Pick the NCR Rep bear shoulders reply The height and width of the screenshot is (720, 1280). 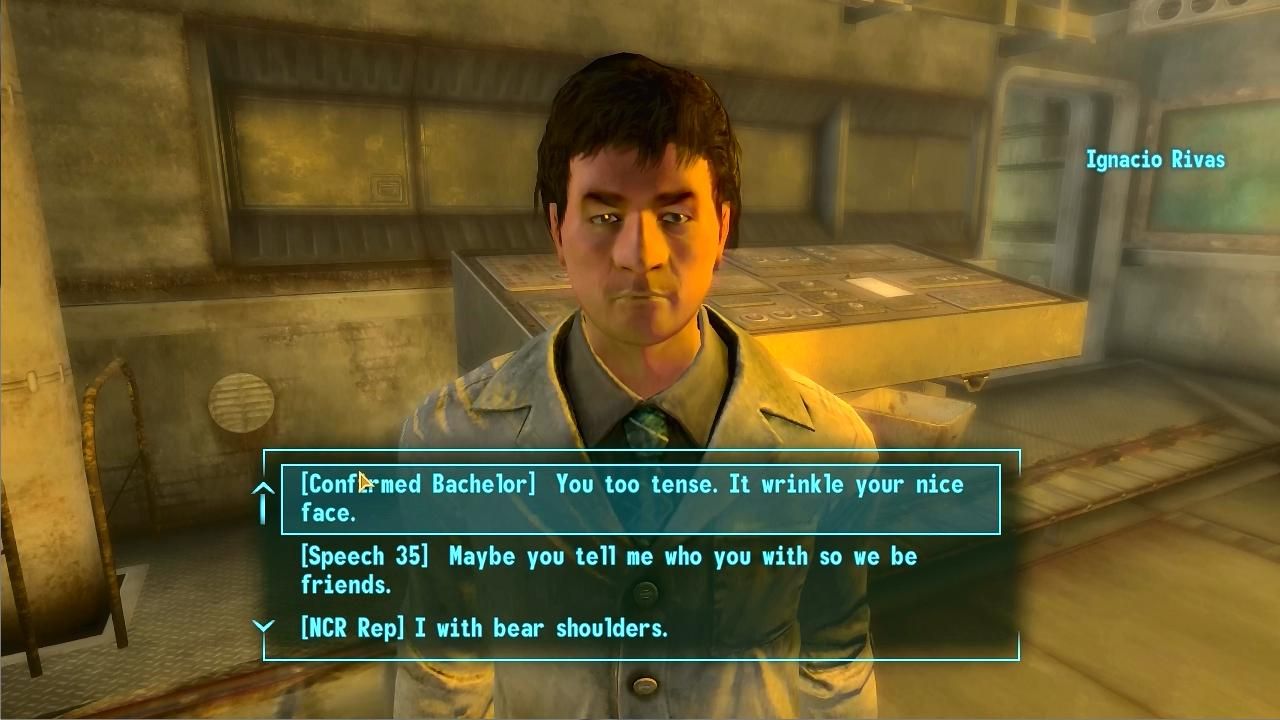[x=484, y=628]
